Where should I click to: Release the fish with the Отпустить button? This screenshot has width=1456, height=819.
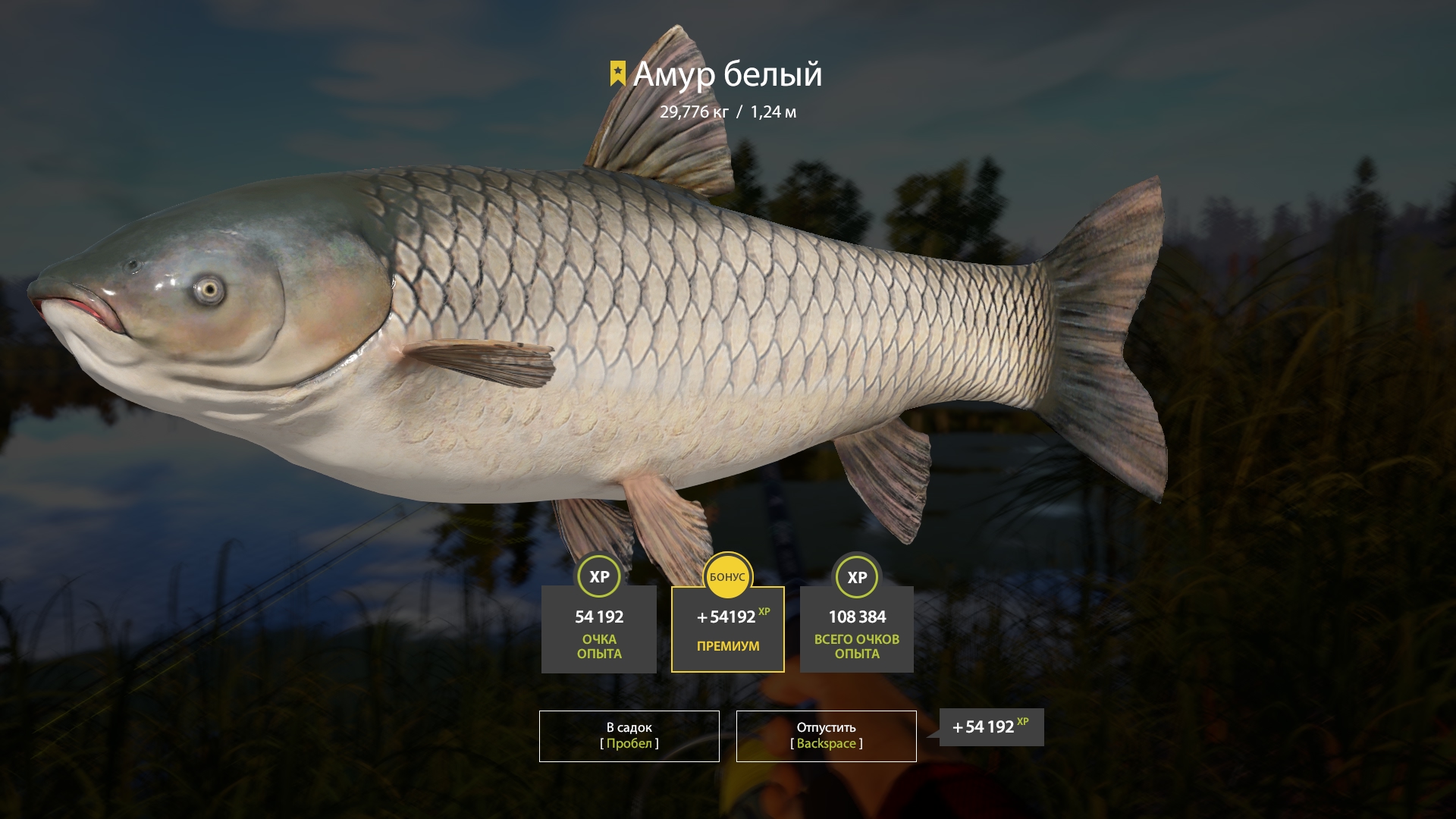tap(826, 736)
